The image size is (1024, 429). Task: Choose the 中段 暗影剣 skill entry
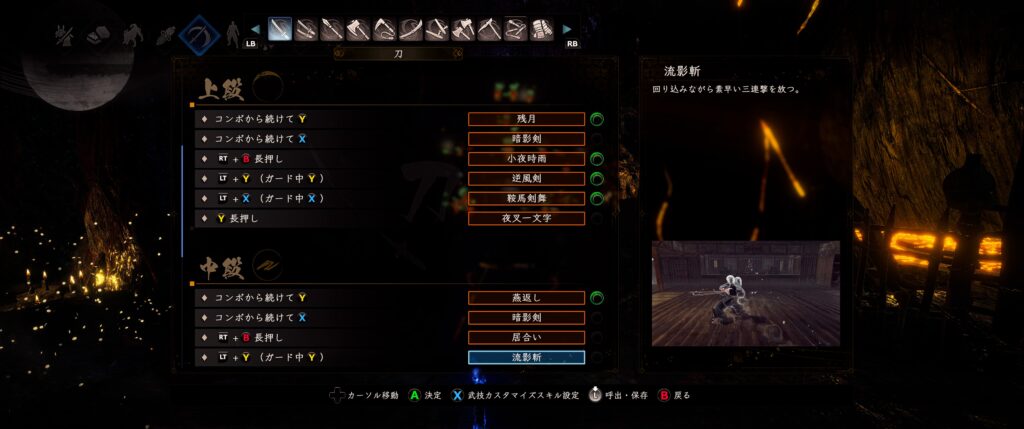click(526, 317)
